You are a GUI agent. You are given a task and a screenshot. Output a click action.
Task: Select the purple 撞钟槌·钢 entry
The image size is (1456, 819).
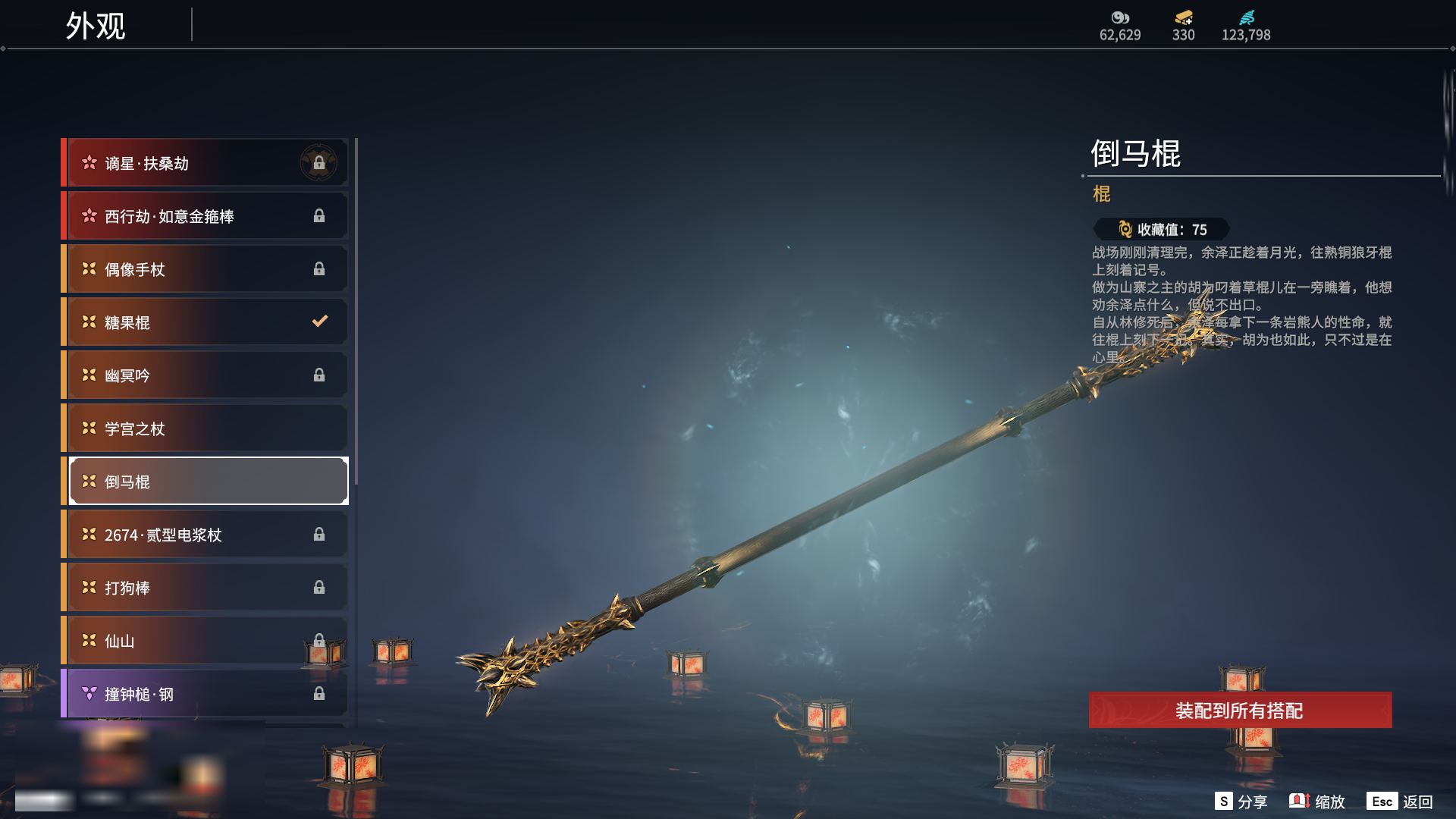tap(206, 694)
